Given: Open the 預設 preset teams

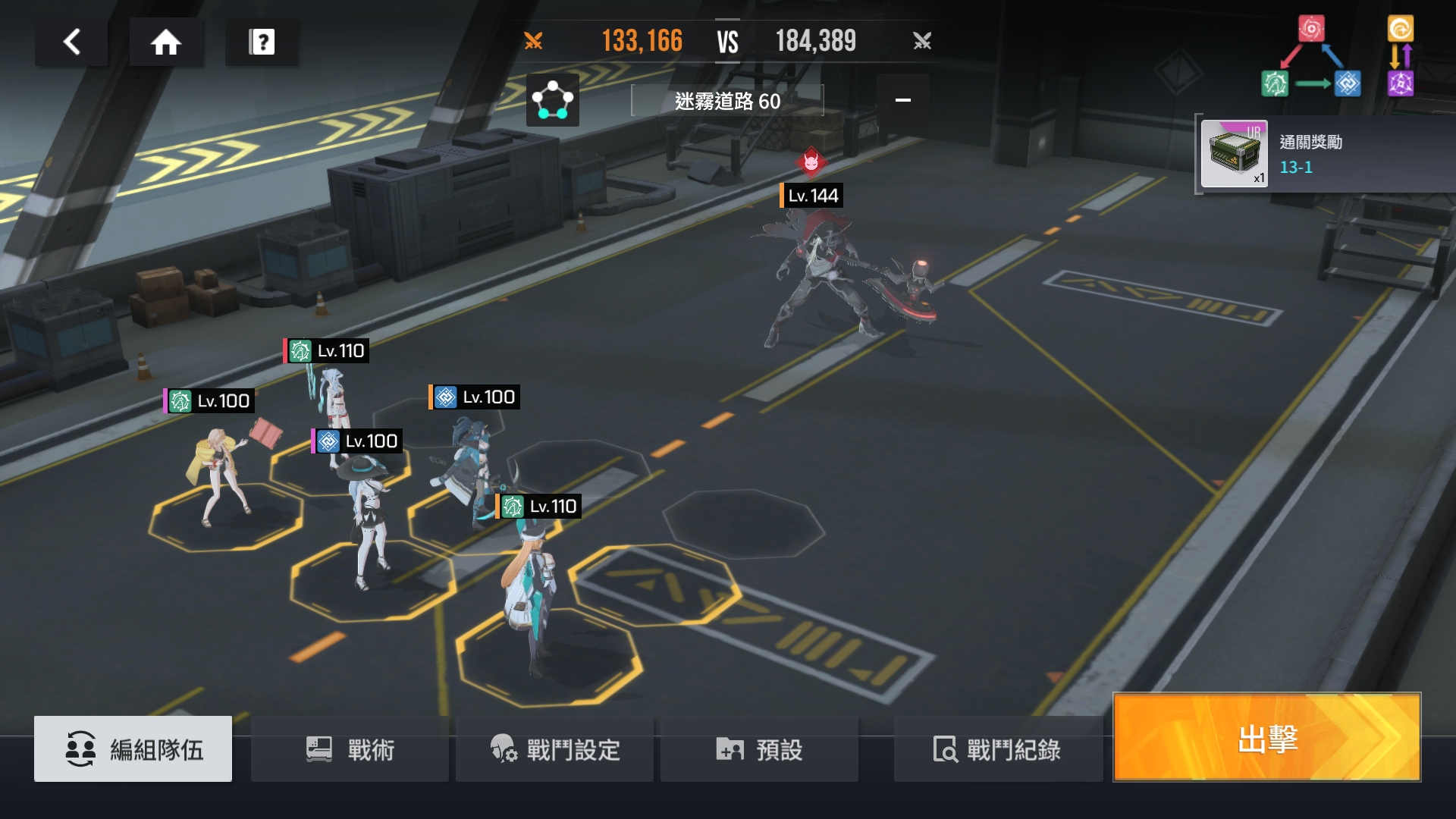Looking at the screenshot, I should click(759, 749).
